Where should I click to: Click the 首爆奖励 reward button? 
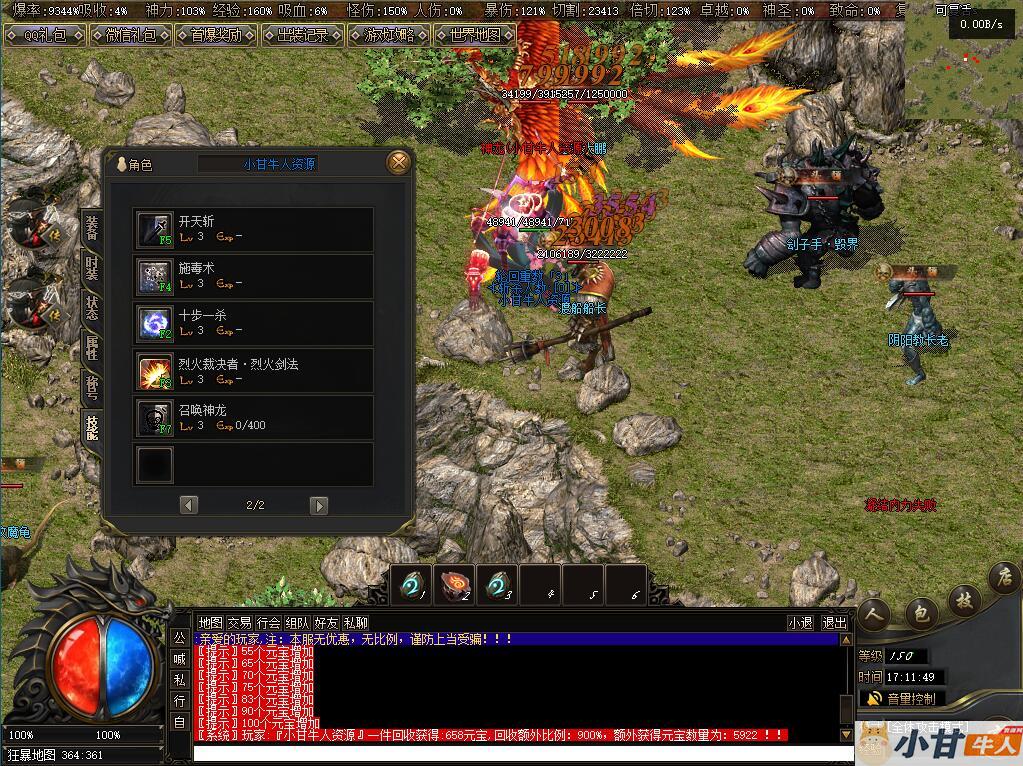pyautogui.click(x=216, y=35)
